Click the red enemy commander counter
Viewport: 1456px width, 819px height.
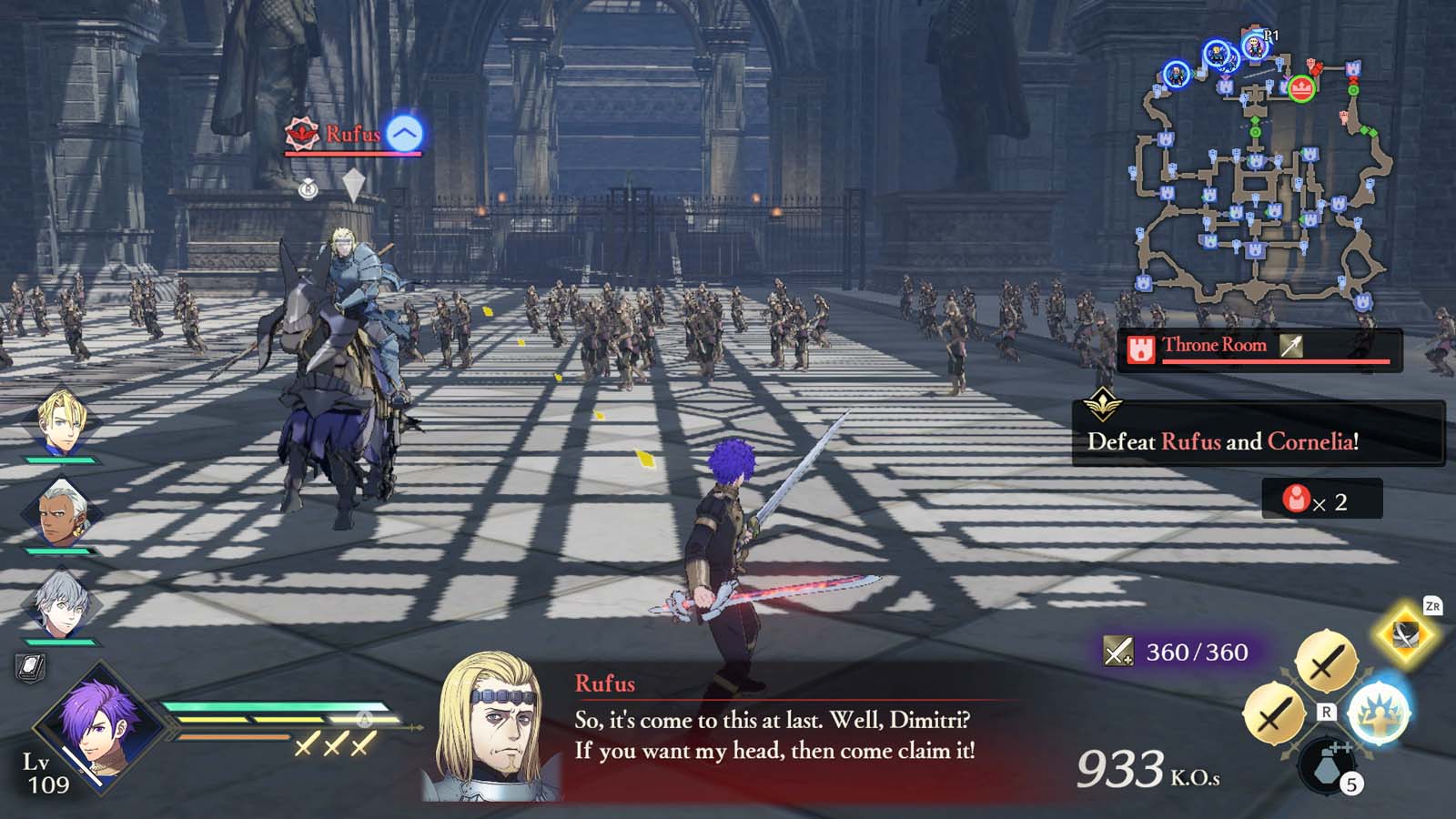point(1321,500)
